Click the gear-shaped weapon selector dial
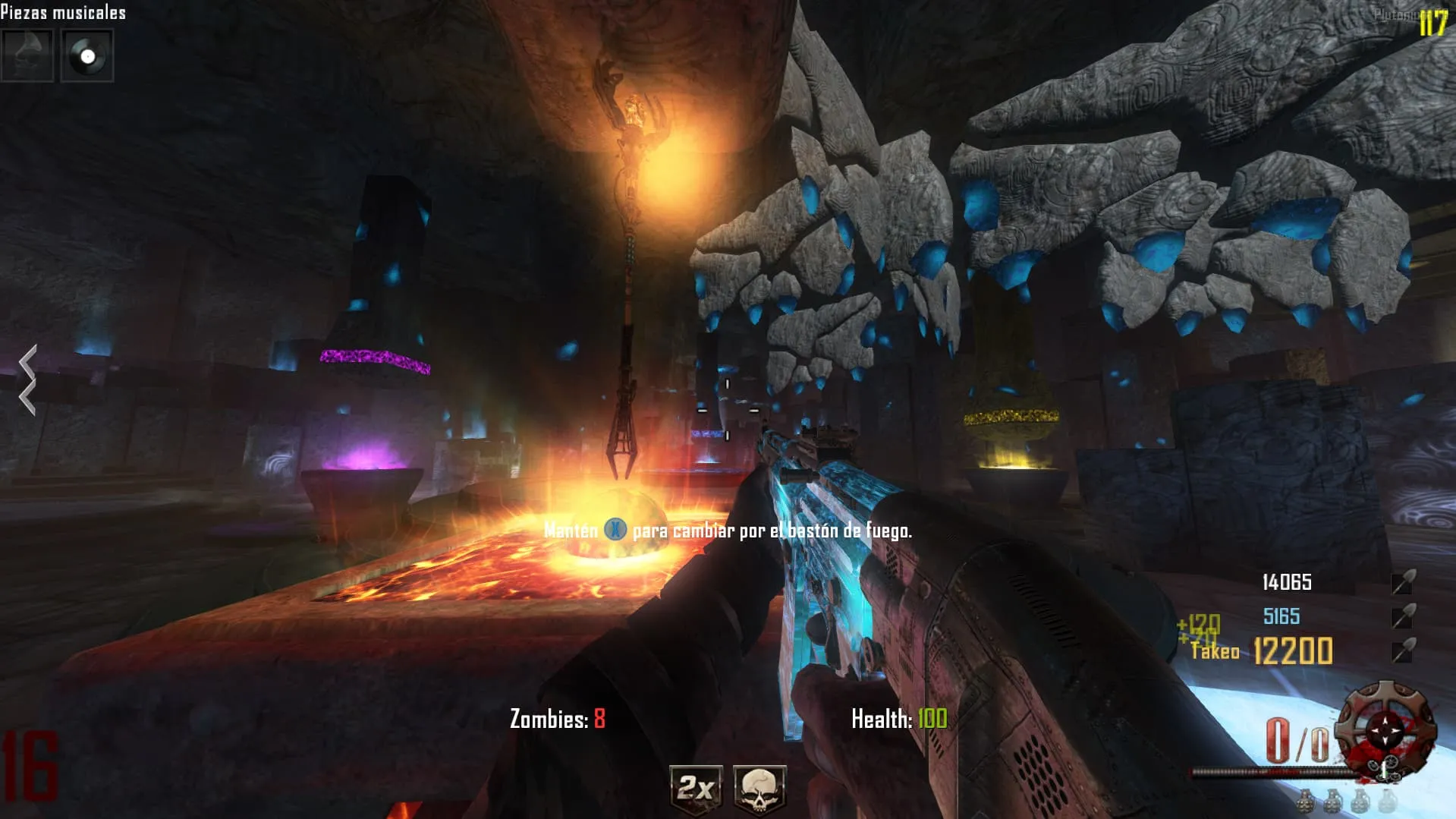Viewport: 1456px width, 819px height. 1385,729
